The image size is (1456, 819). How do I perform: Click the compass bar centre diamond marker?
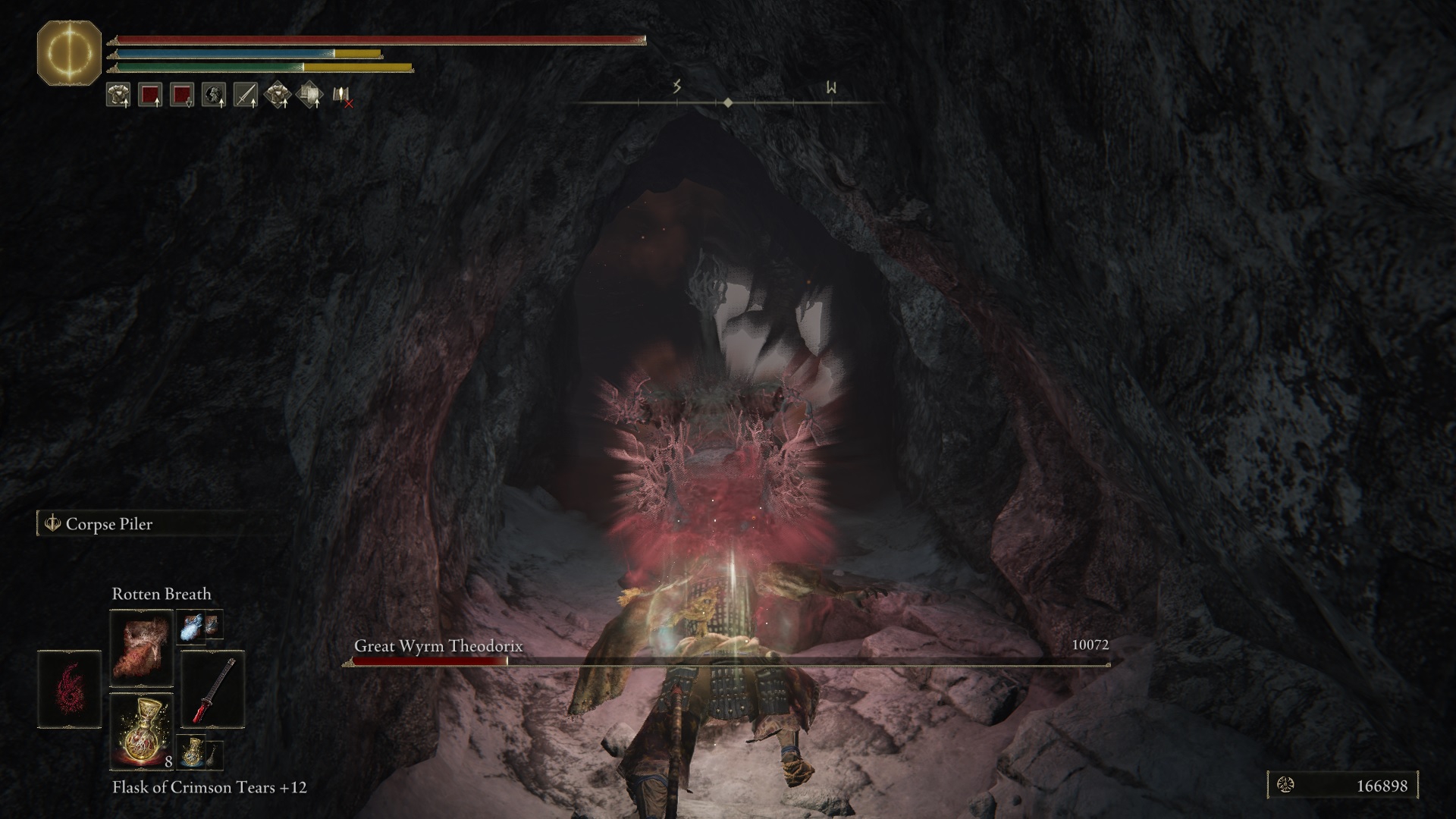coord(728,102)
